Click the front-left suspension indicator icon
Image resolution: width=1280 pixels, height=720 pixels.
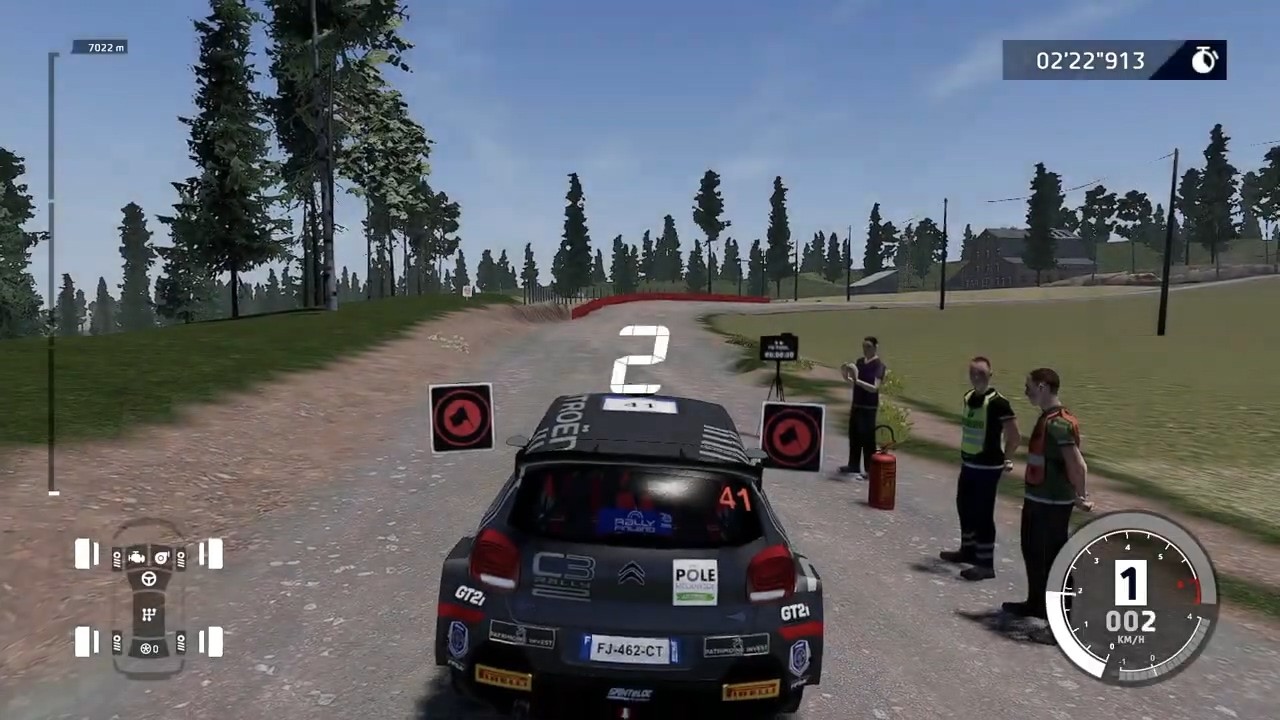[117, 558]
